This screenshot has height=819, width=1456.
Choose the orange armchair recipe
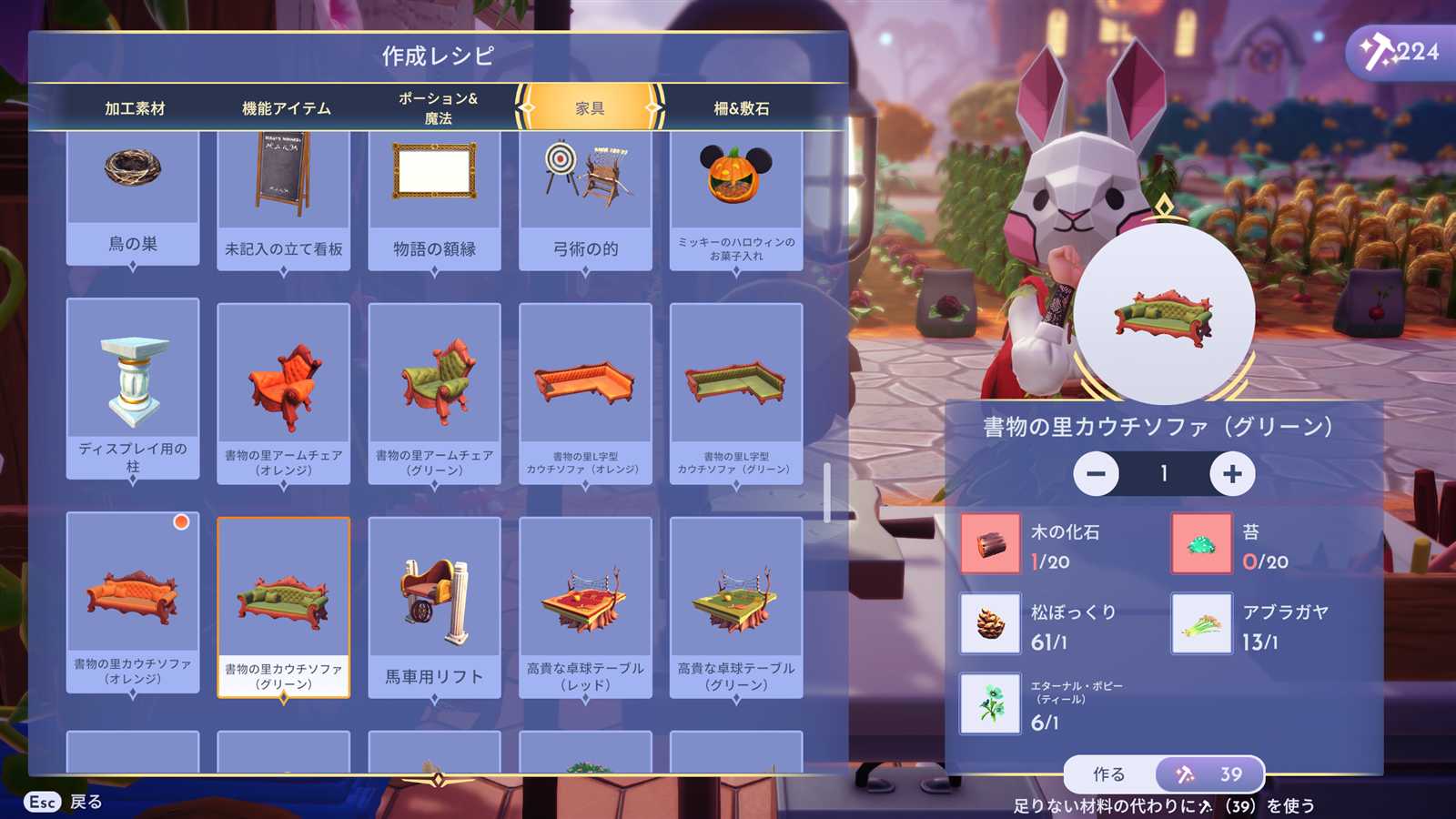[x=284, y=393]
